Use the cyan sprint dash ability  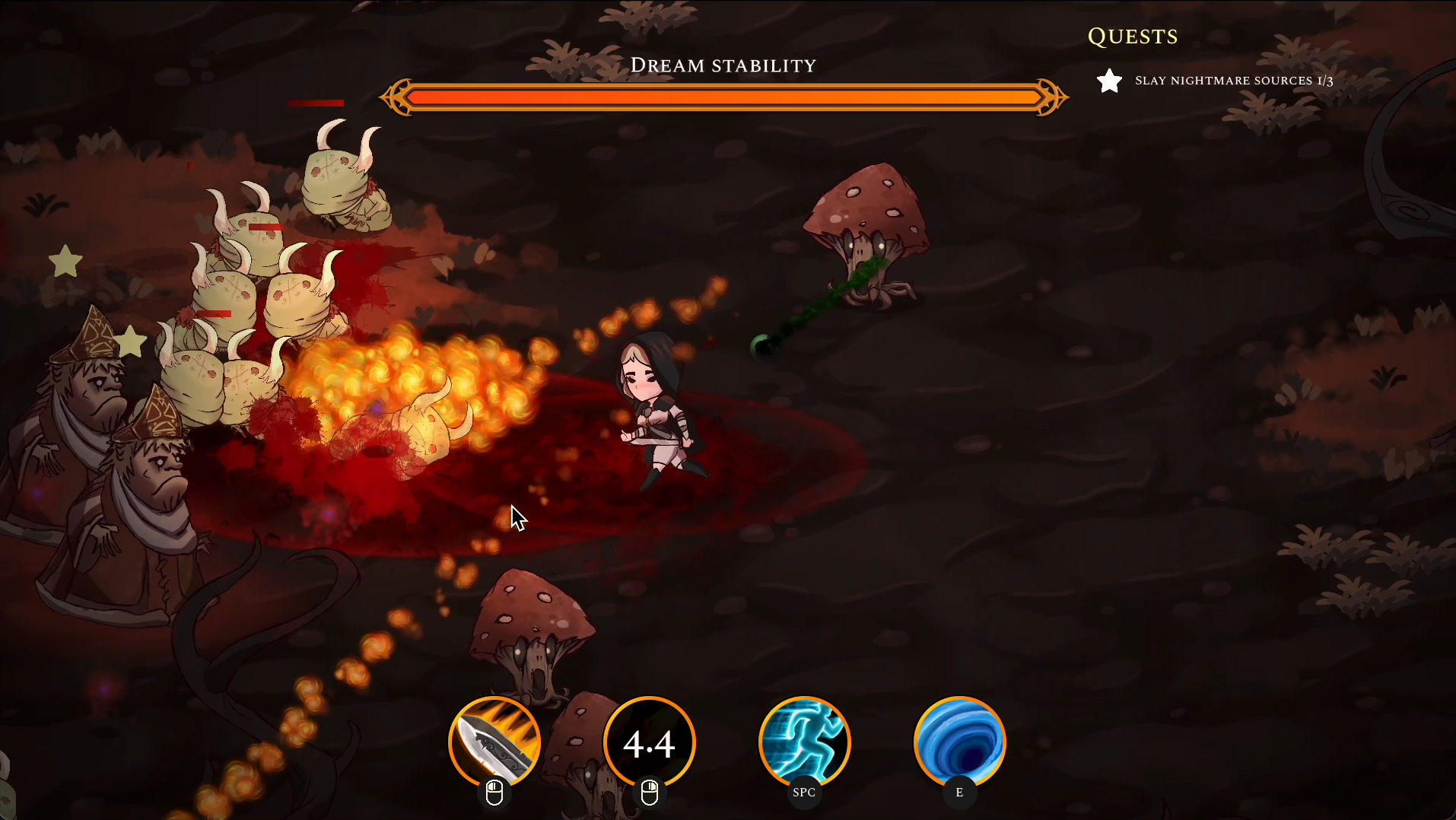804,742
